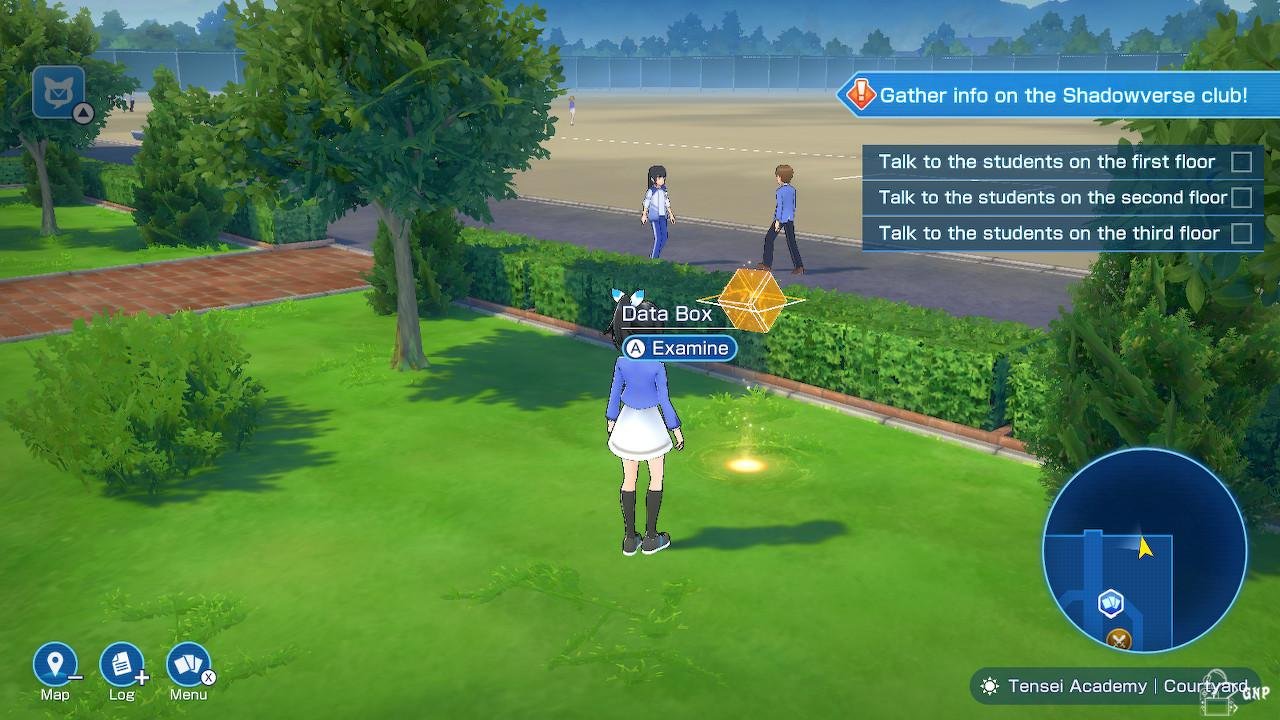Click the crossed-swords marker on the minimap
Screen dimensions: 1280x720
pyautogui.click(x=1120, y=640)
